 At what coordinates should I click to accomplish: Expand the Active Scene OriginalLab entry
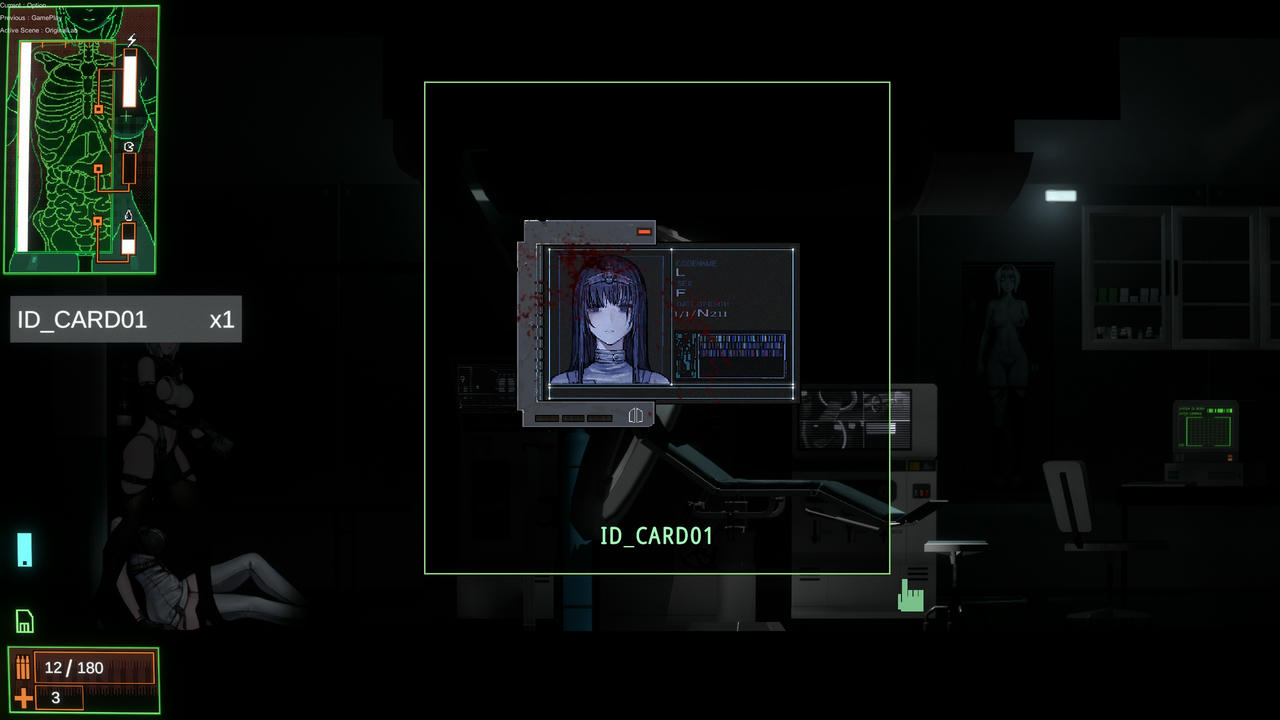(40, 30)
